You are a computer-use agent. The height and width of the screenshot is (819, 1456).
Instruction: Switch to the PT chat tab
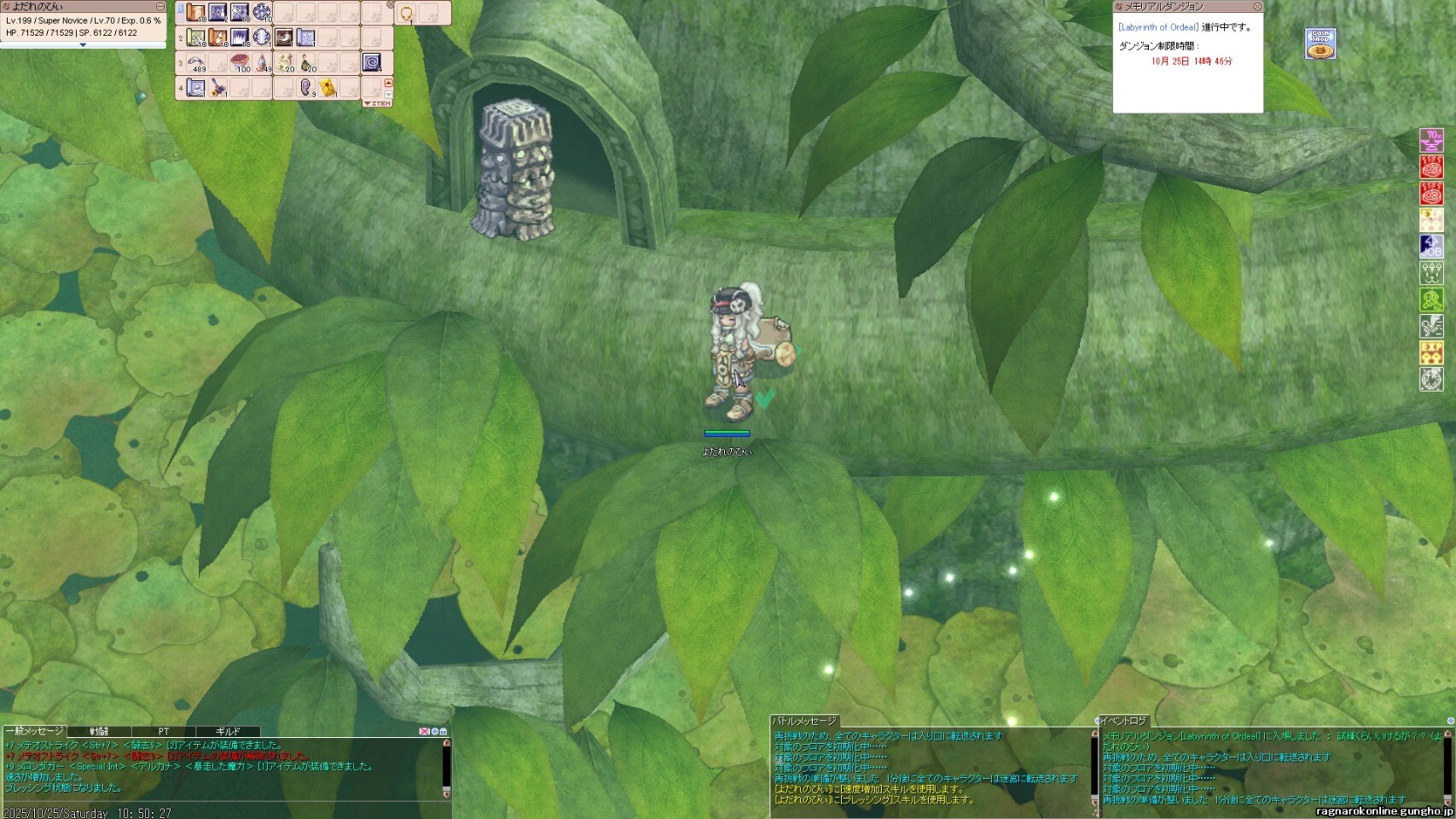163,731
